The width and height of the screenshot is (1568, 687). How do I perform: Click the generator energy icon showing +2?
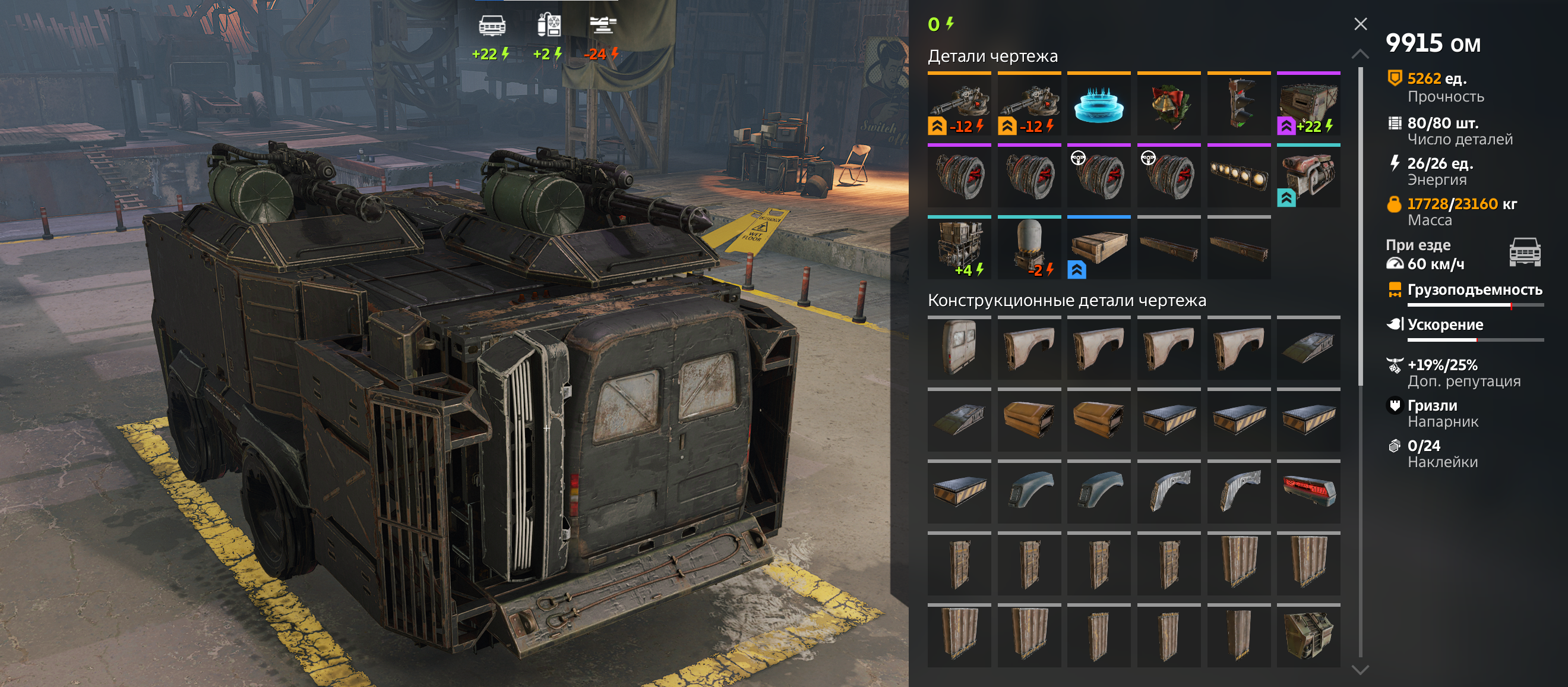point(548,26)
